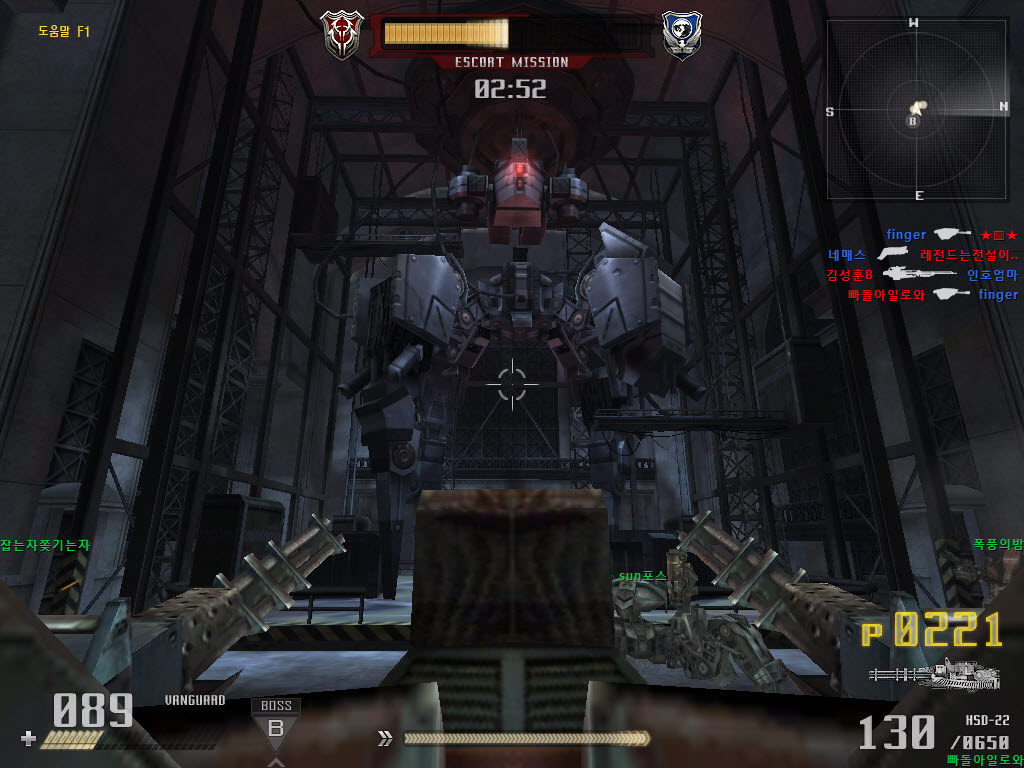Select the blue team emblem

tap(681, 34)
